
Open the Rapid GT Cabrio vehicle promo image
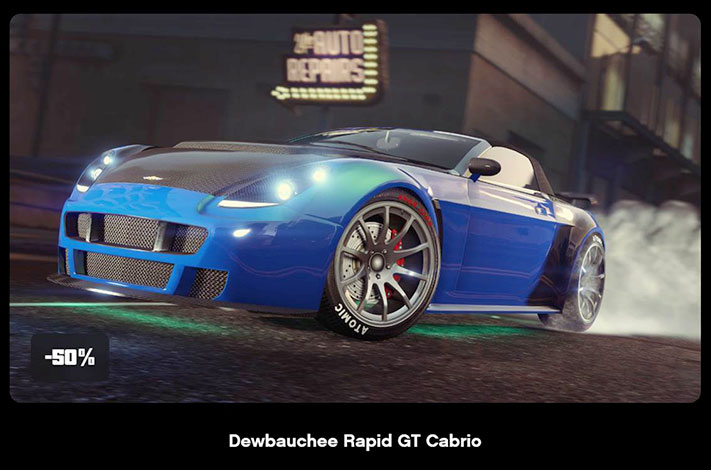coord(355,208)
